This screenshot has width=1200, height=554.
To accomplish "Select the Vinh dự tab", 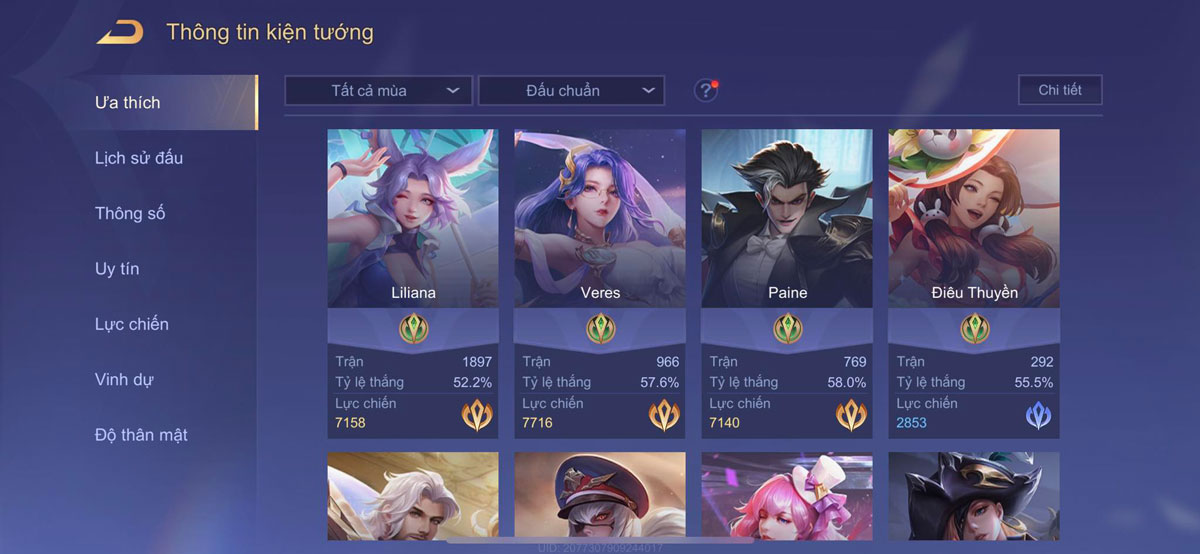I will (x=124, y=380).
